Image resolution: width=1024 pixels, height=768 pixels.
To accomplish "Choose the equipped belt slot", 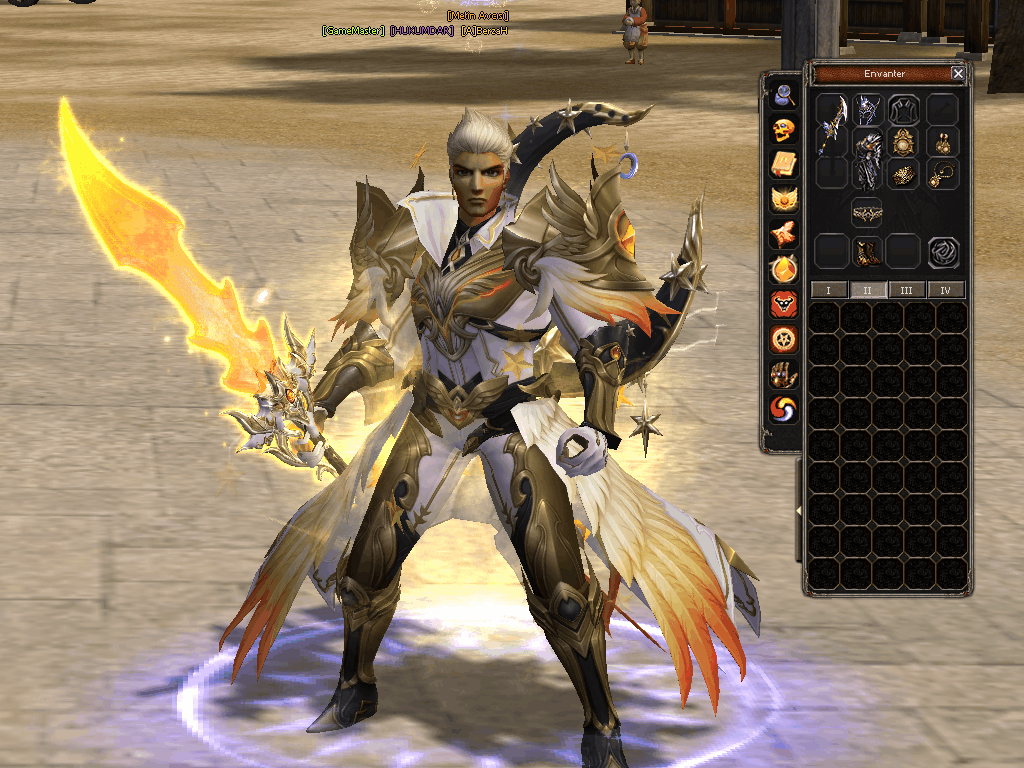I will pyautogui.click(x=866, y=213).
